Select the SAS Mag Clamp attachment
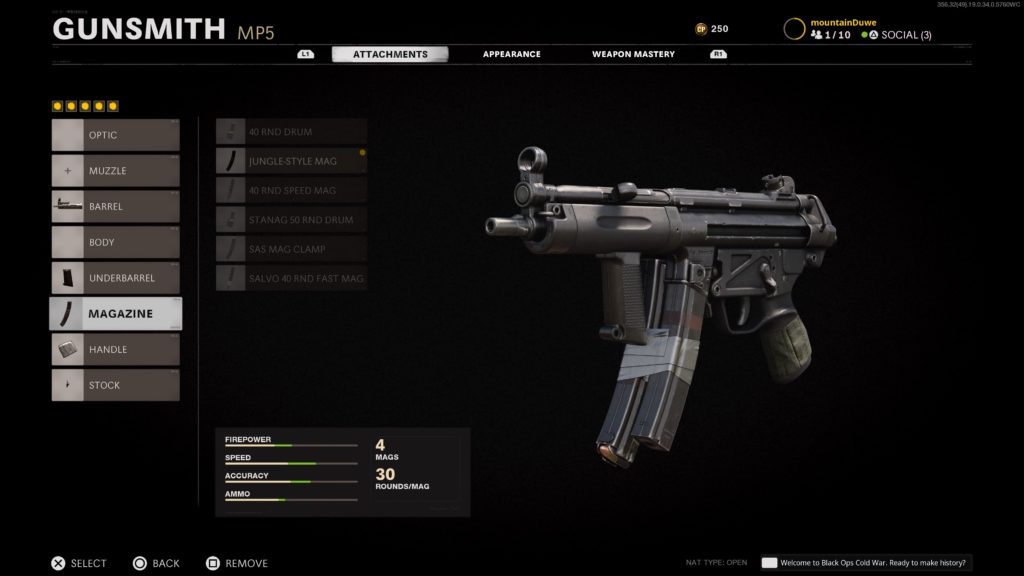The height and width of the screenshot is (576, 1024). [291, 248]
